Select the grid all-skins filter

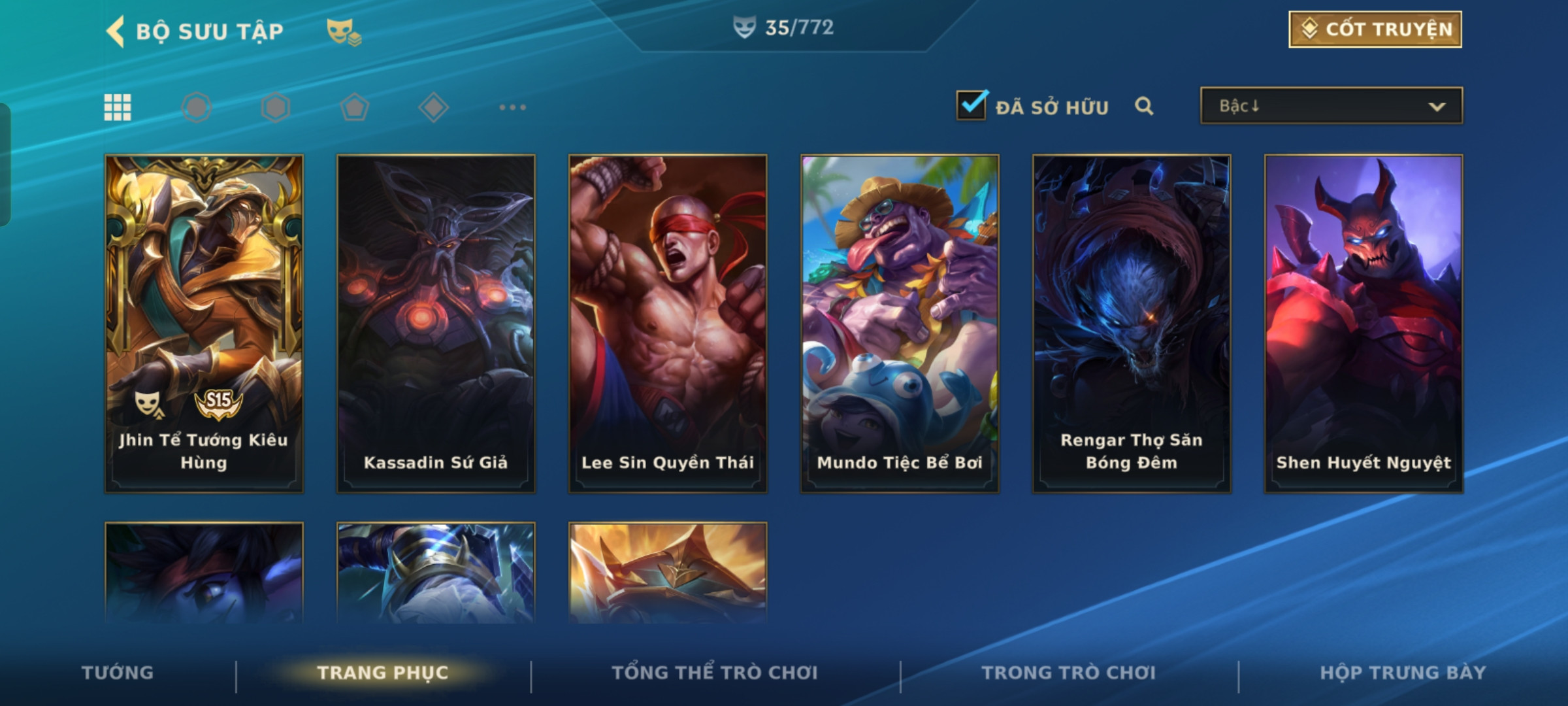[118, 107]
